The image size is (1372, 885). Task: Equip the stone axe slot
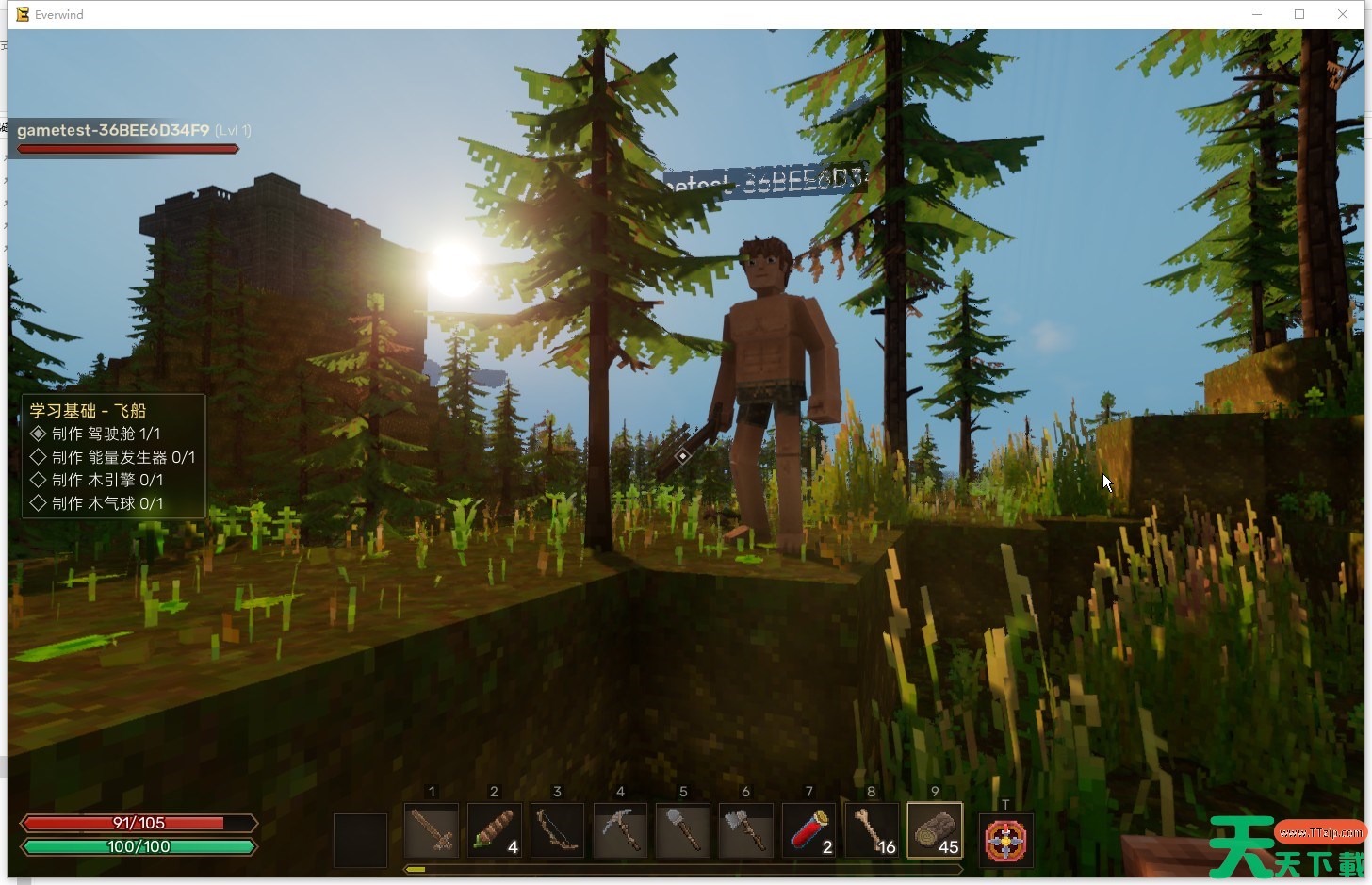coord(745,830)
